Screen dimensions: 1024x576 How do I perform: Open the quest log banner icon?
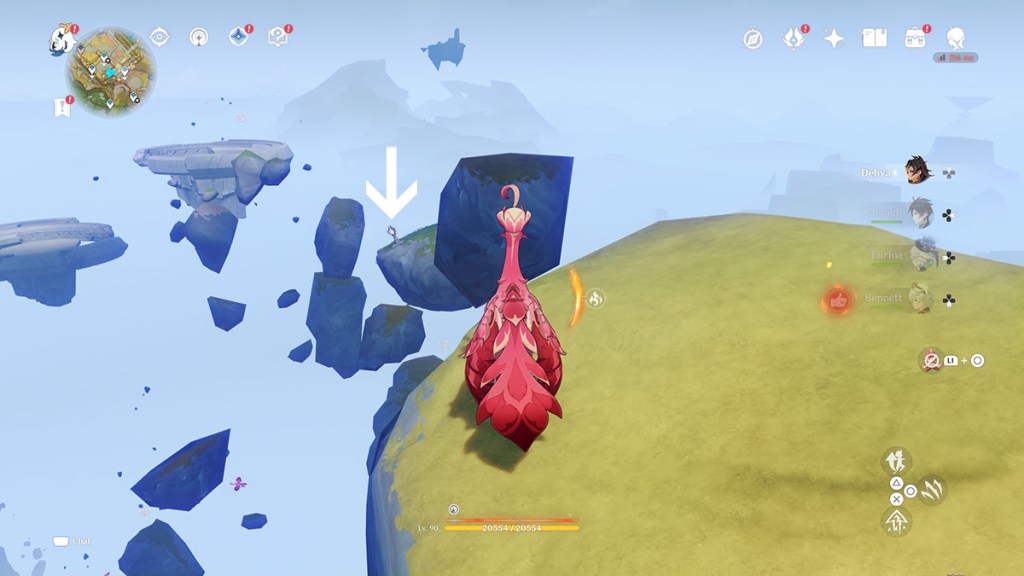click(x=63, y=107)
